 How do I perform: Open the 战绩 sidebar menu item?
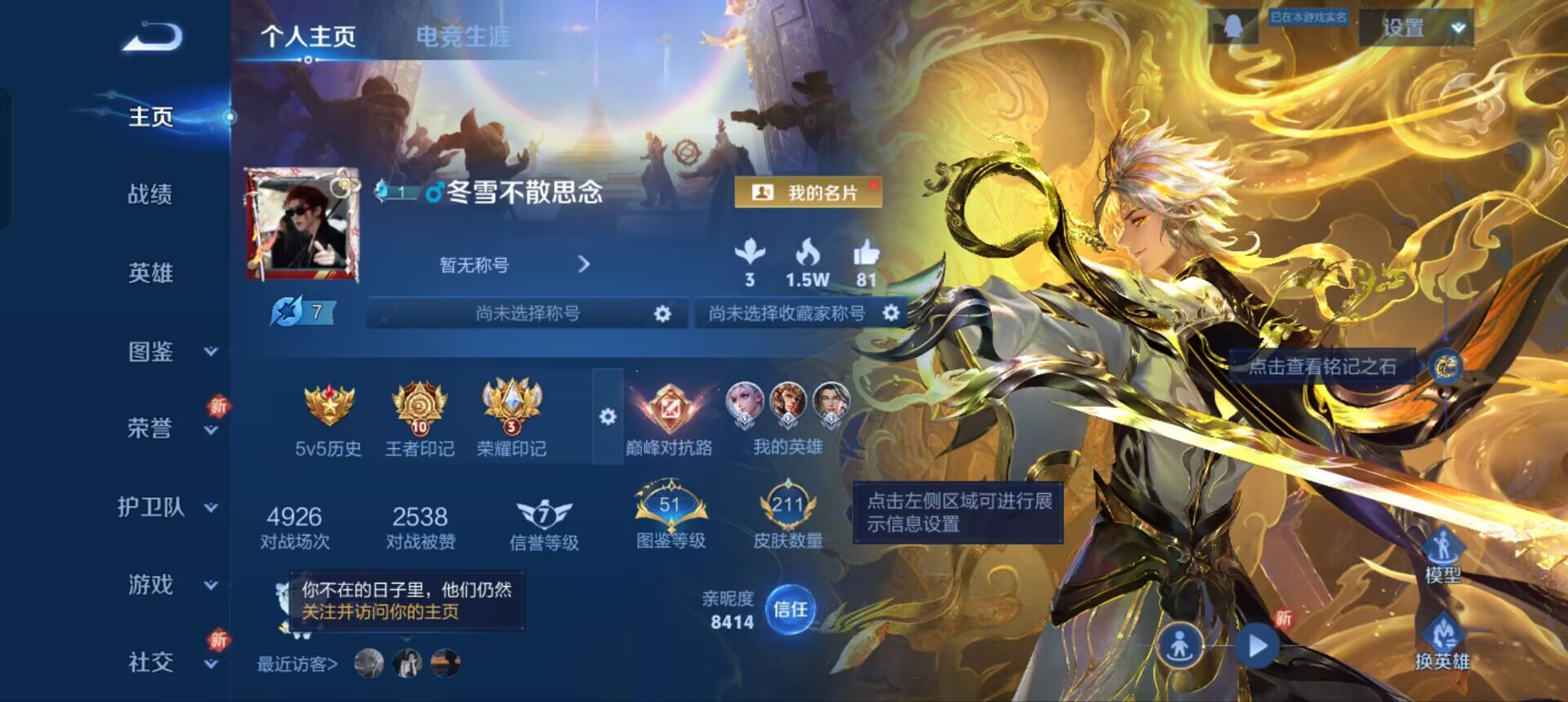pos(152,194)
